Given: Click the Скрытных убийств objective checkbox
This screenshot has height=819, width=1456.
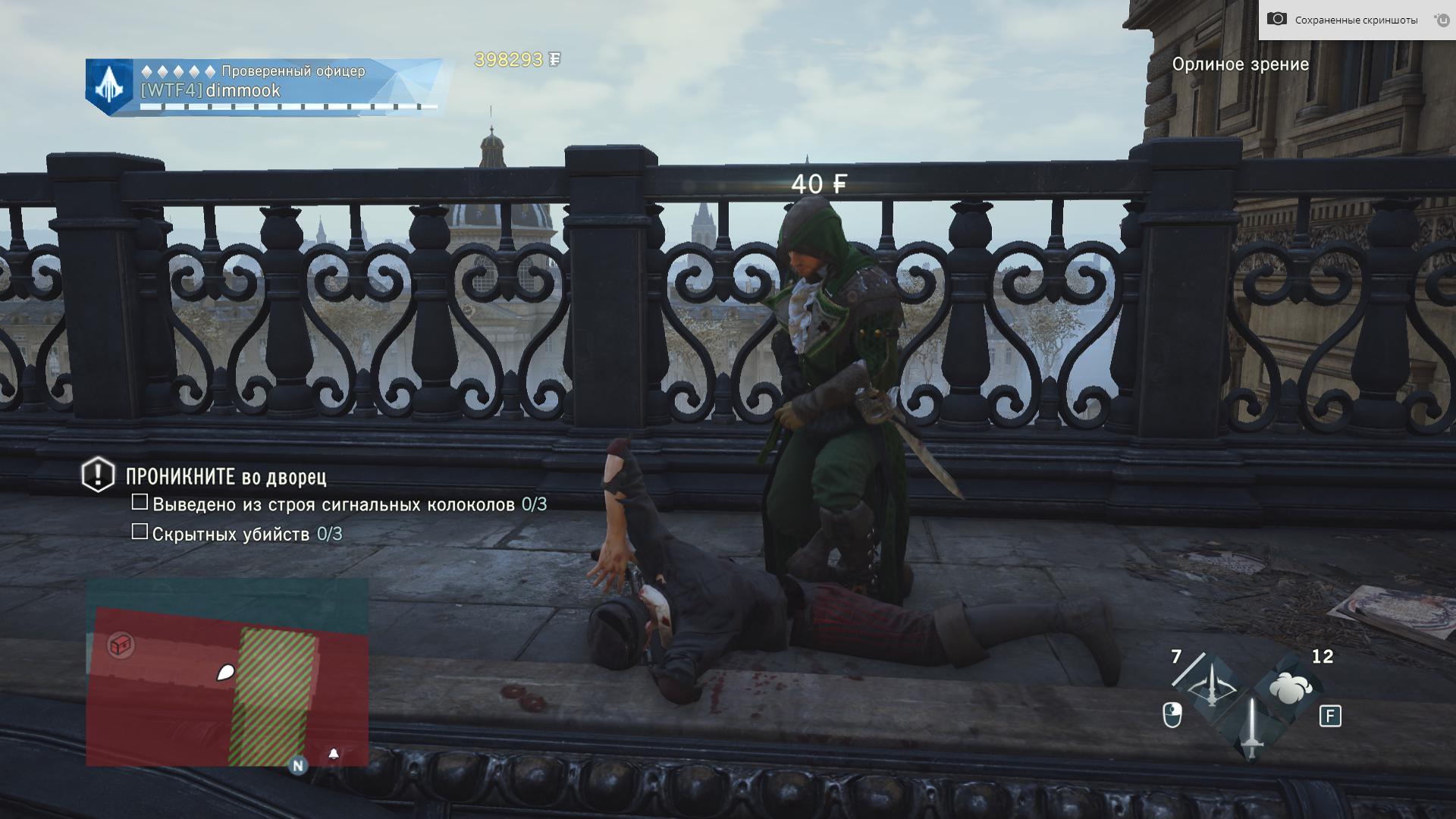Looking at the screenshot, I should tap(140, 532).
